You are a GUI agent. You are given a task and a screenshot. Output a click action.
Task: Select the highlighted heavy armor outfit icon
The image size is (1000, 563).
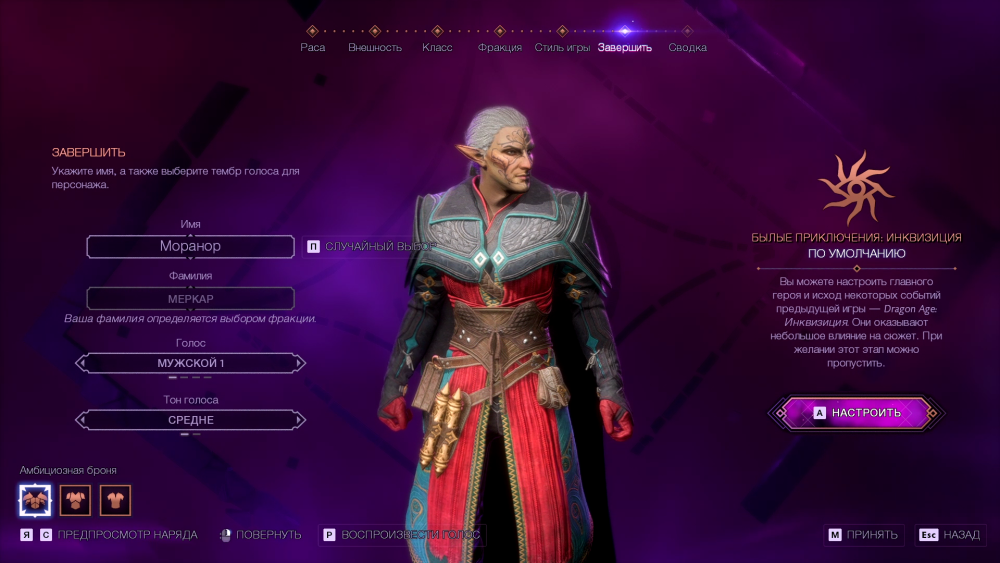click(x=35, y=499)
